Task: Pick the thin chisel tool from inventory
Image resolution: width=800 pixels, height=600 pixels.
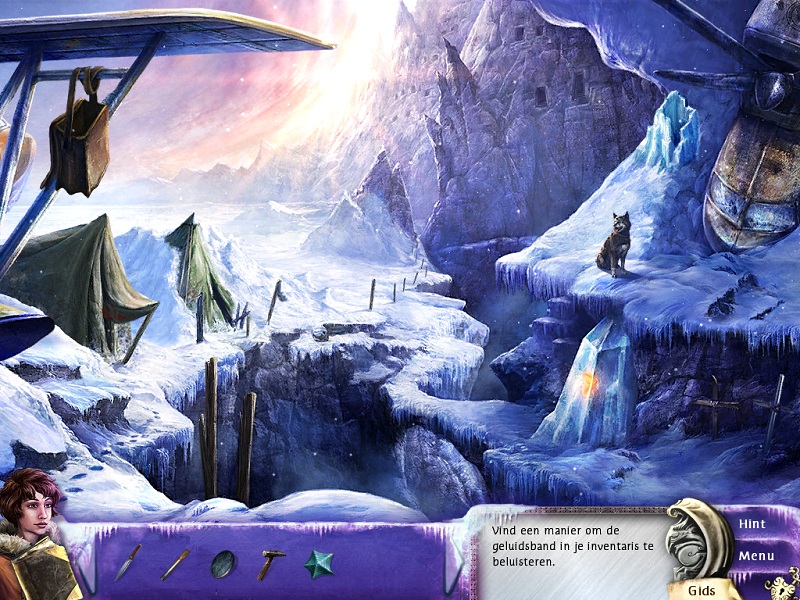Action: [175, 564]
